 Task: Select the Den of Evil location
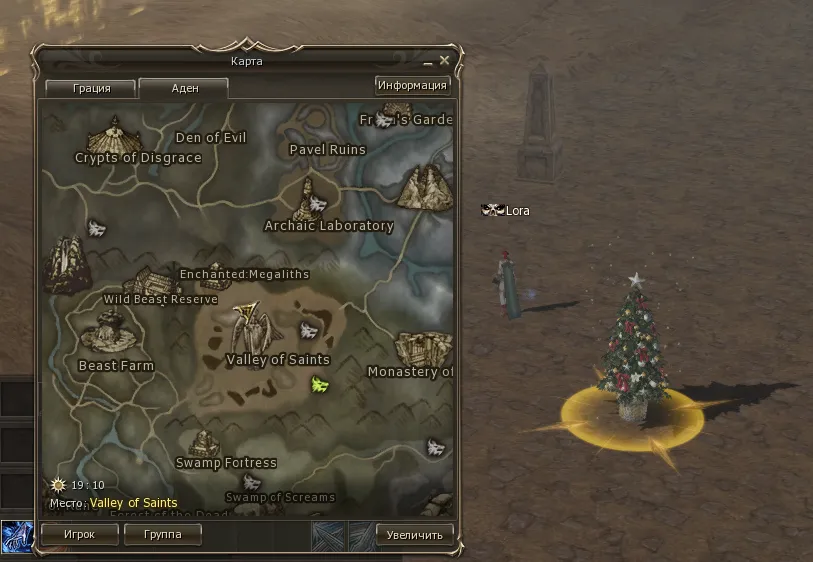pos(210,137)
